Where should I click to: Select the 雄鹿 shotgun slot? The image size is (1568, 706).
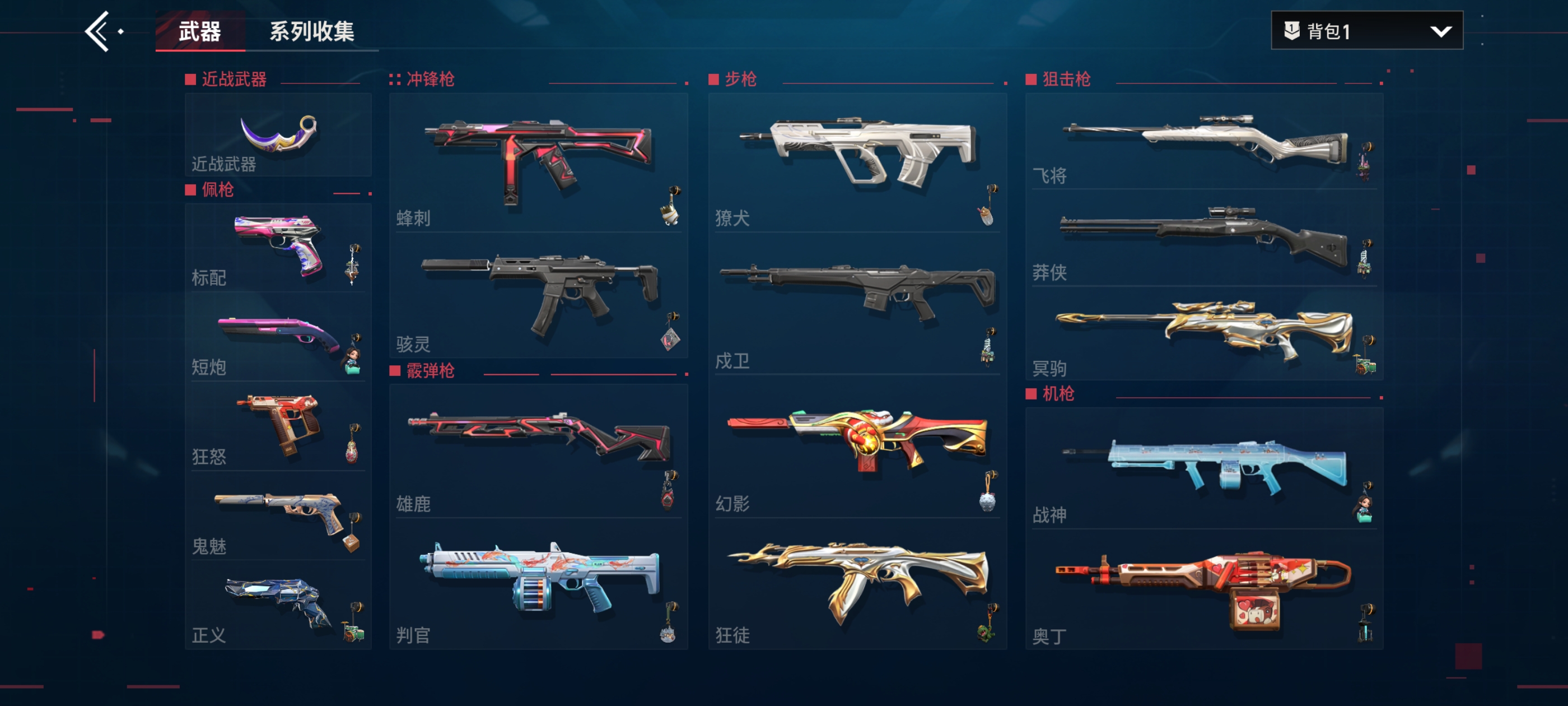point(538,450)
